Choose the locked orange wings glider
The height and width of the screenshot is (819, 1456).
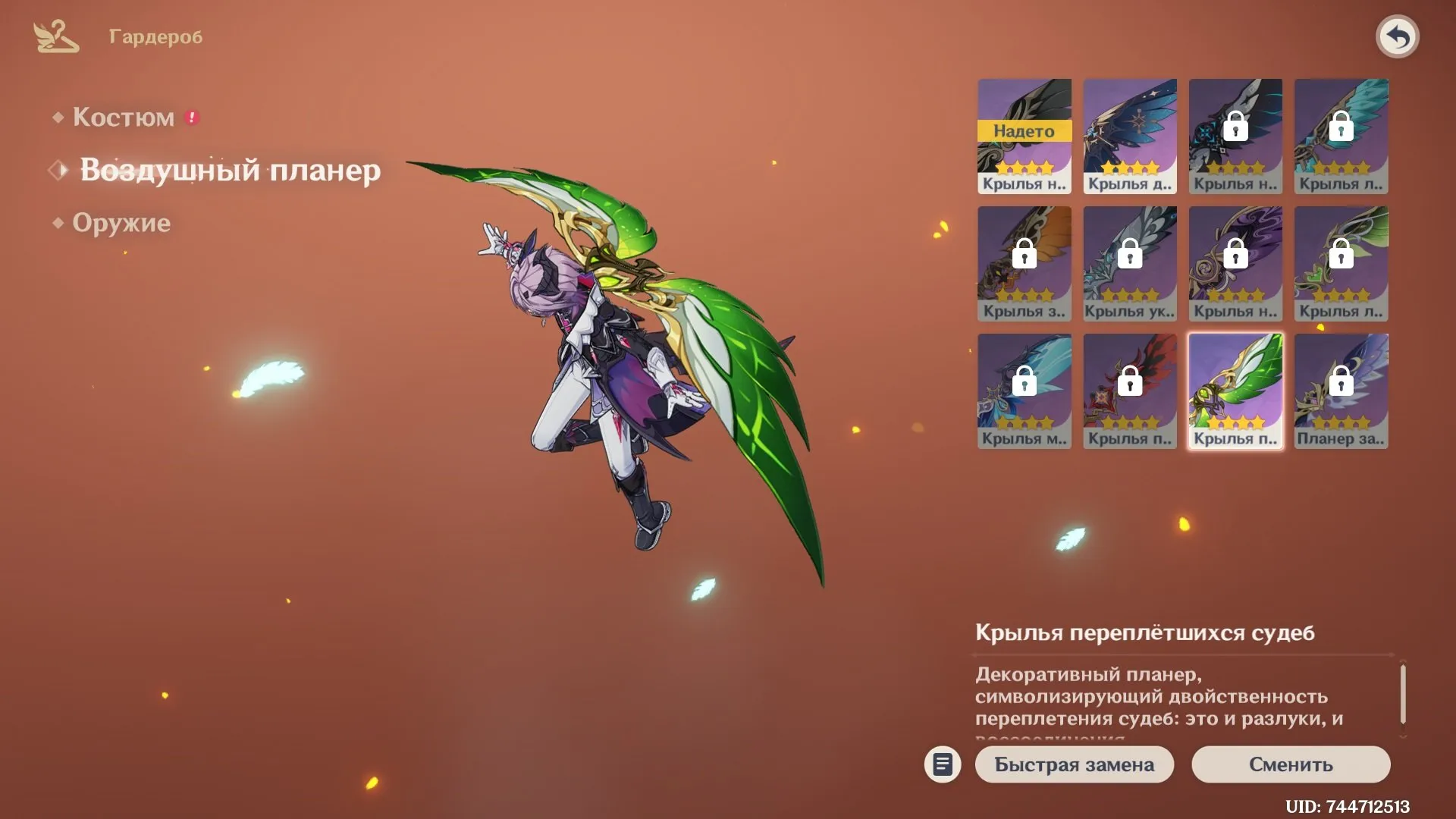(1024, 264)
